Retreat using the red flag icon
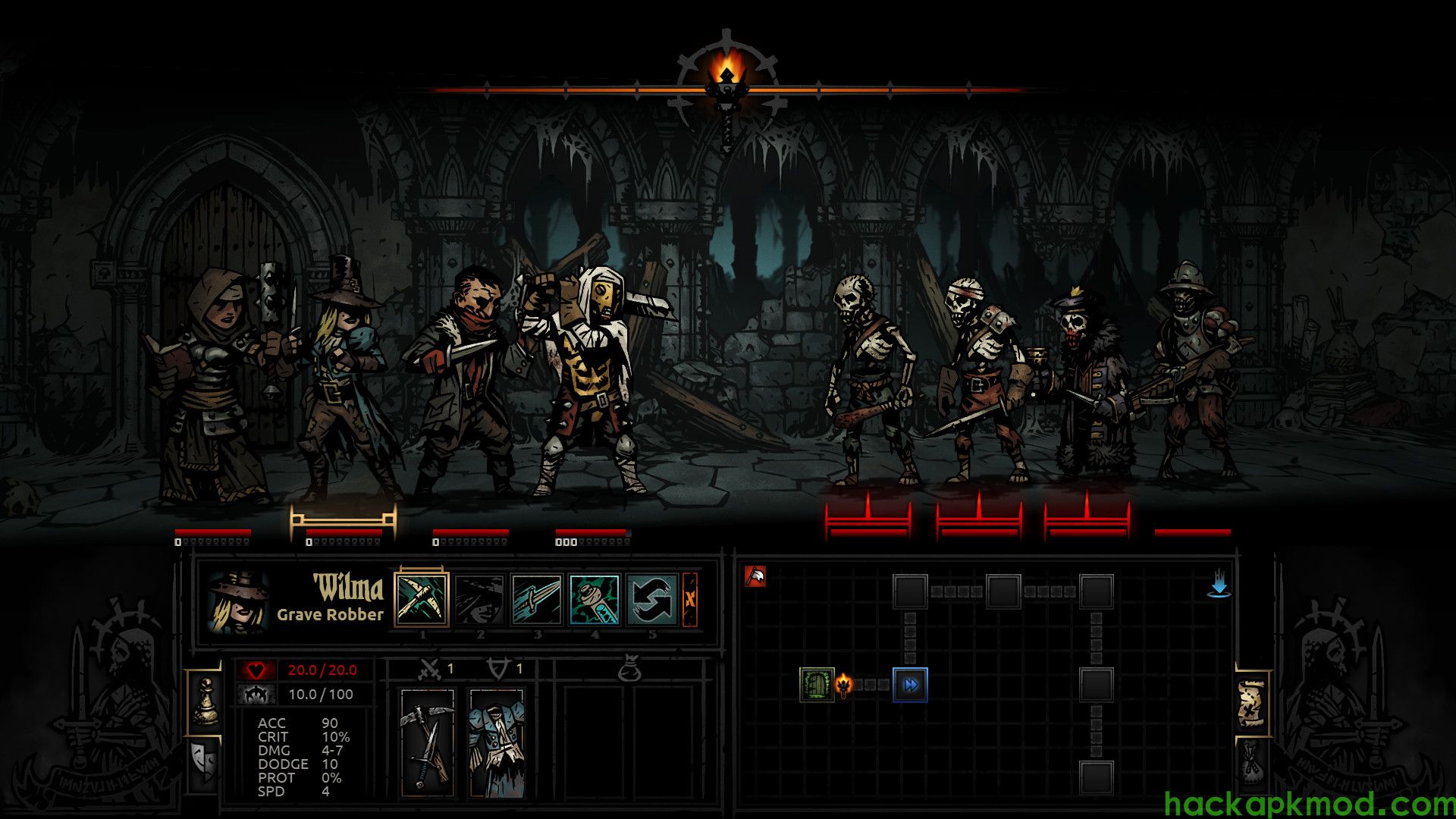 pos(755,577)
